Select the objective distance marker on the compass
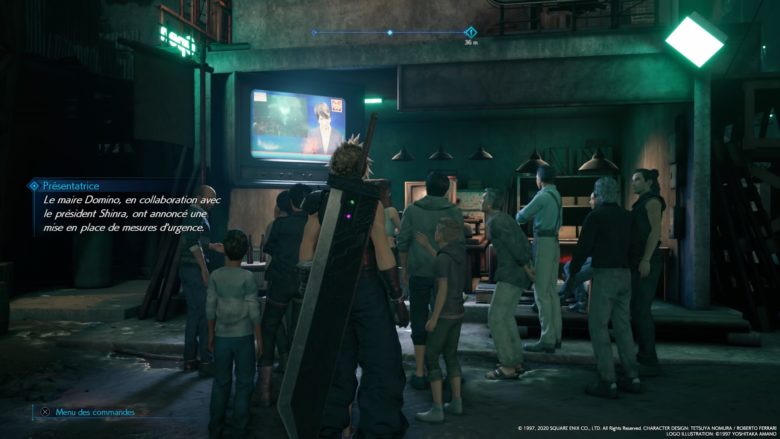This screenshot has width=780, height=439. [x=470, y=33]
